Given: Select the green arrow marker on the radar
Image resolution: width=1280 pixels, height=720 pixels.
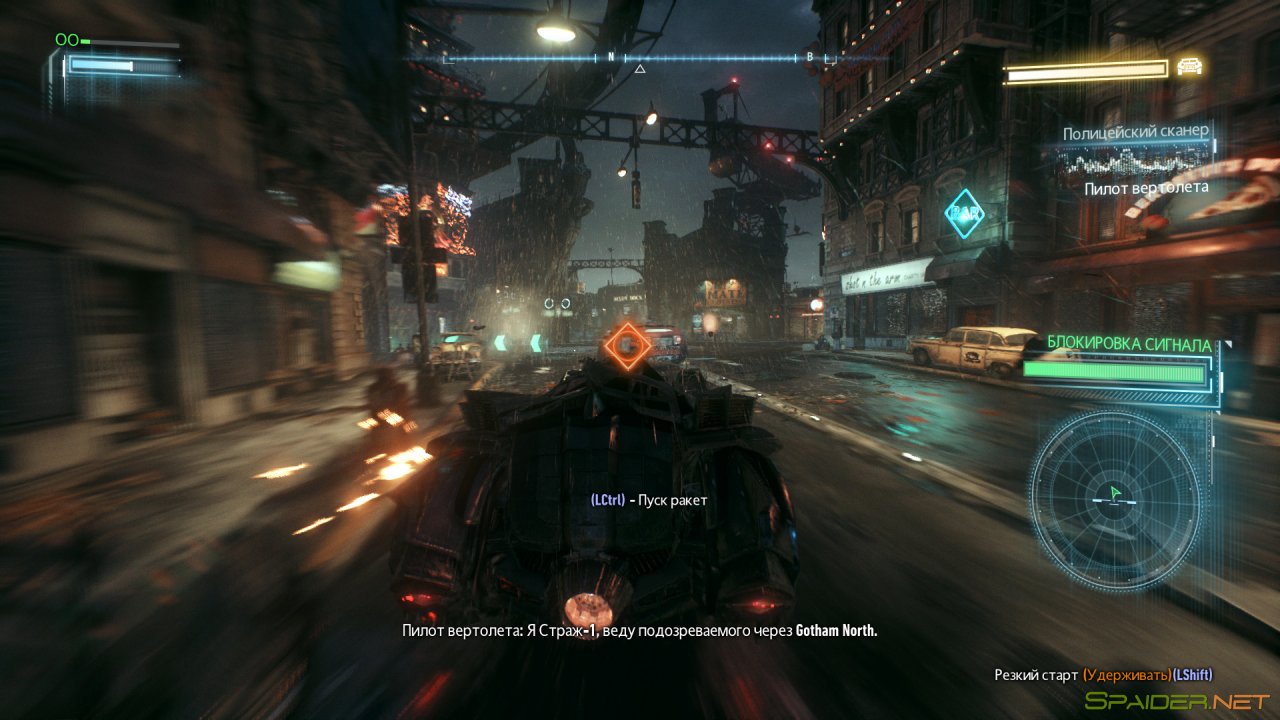Looking at the screenshot, I should click(x=1117, y=492).
